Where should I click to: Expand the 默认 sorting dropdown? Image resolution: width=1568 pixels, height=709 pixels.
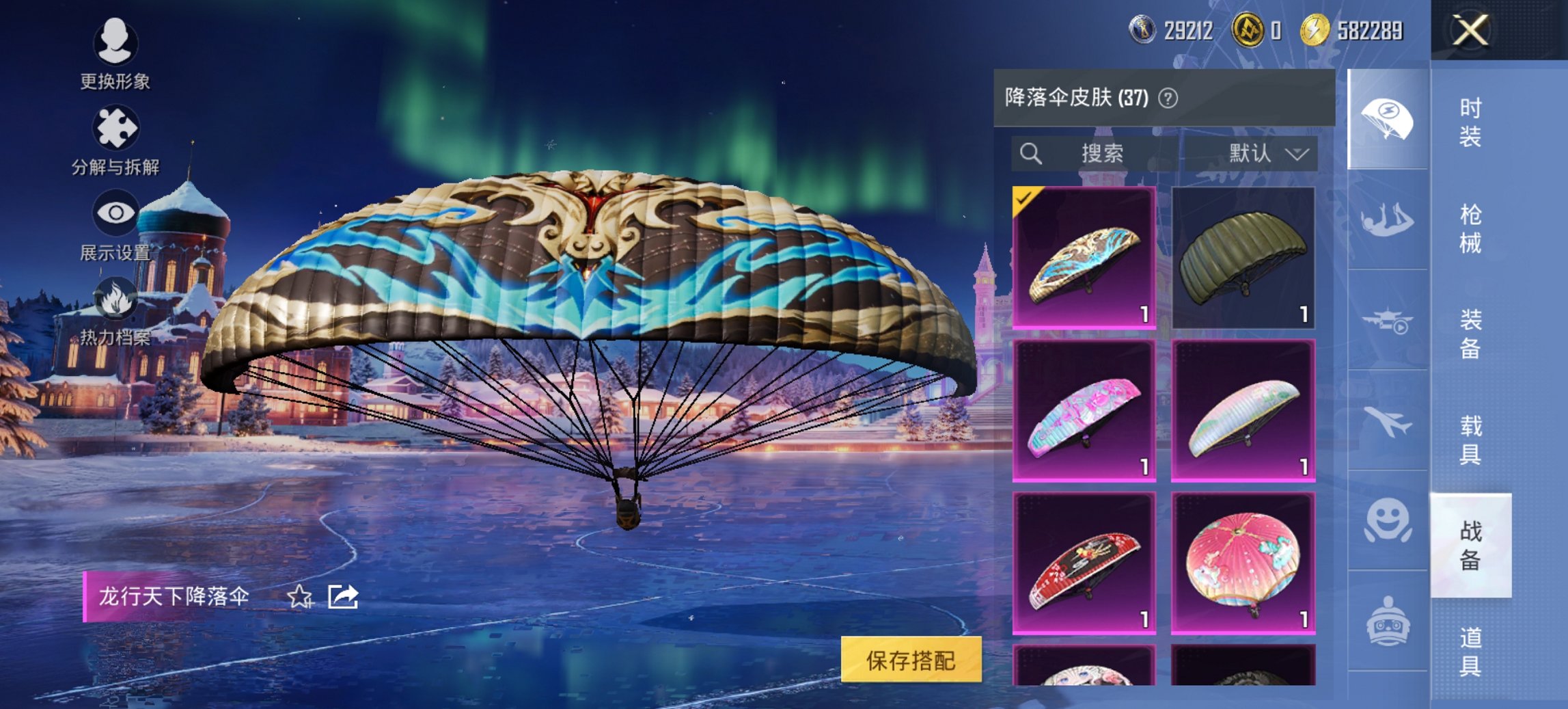(1271, 154)
